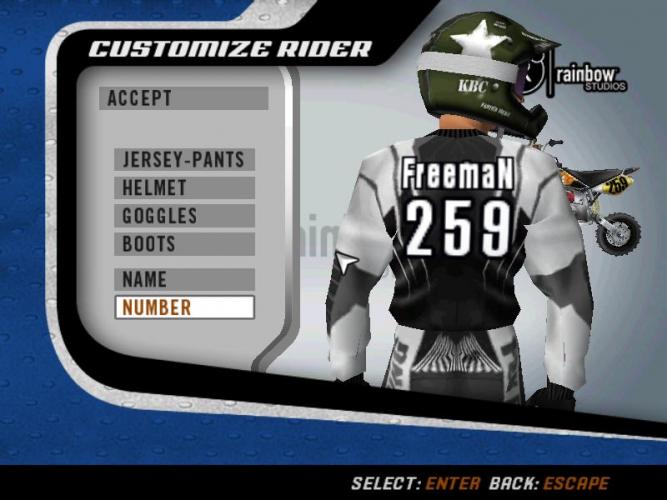Open the JERSEY-PANTS customization option
This screenshot has height=500, width=667.
pos(184,159)
